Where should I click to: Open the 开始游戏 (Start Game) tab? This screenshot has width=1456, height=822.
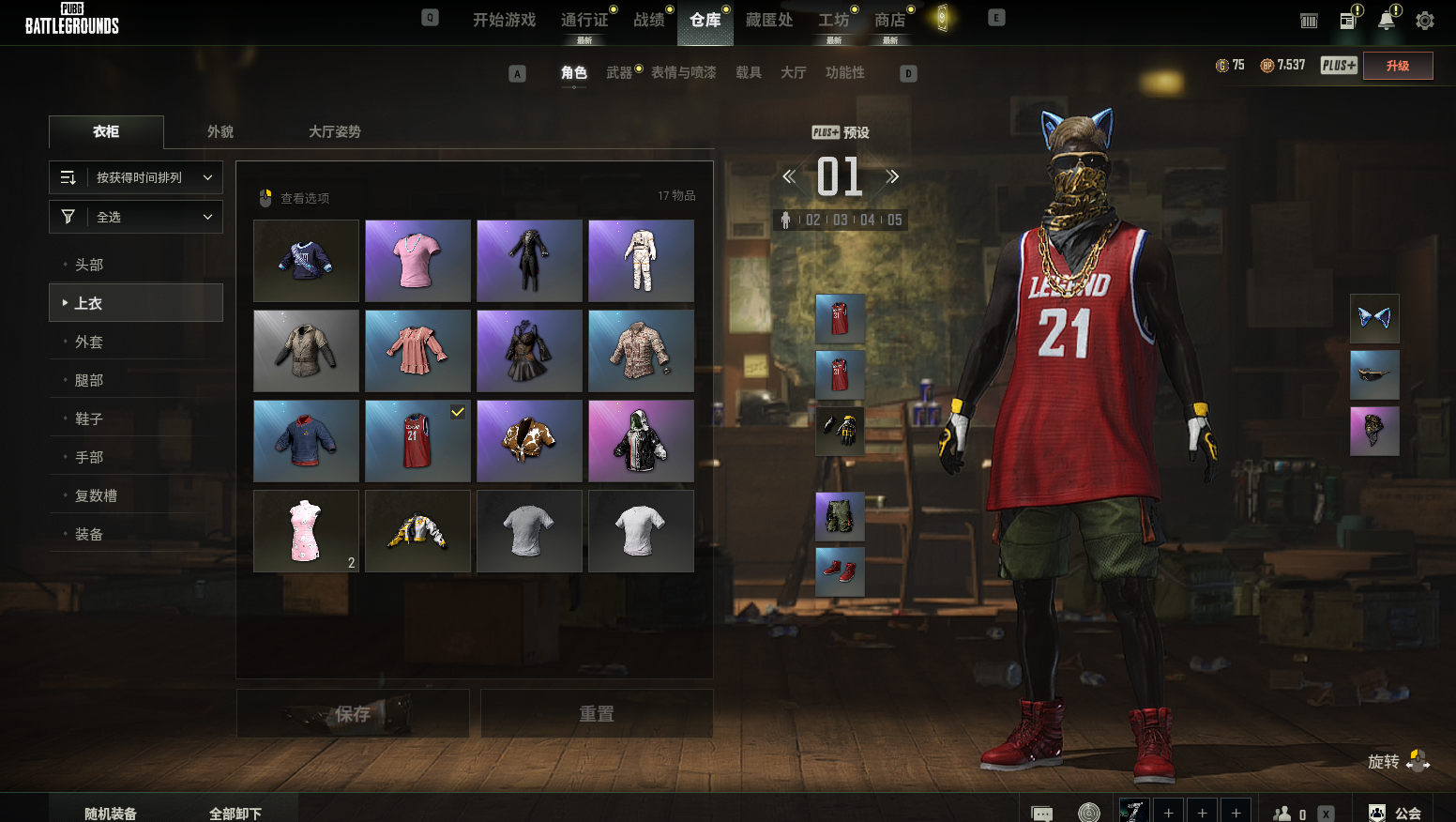click(x=504, y=20)
